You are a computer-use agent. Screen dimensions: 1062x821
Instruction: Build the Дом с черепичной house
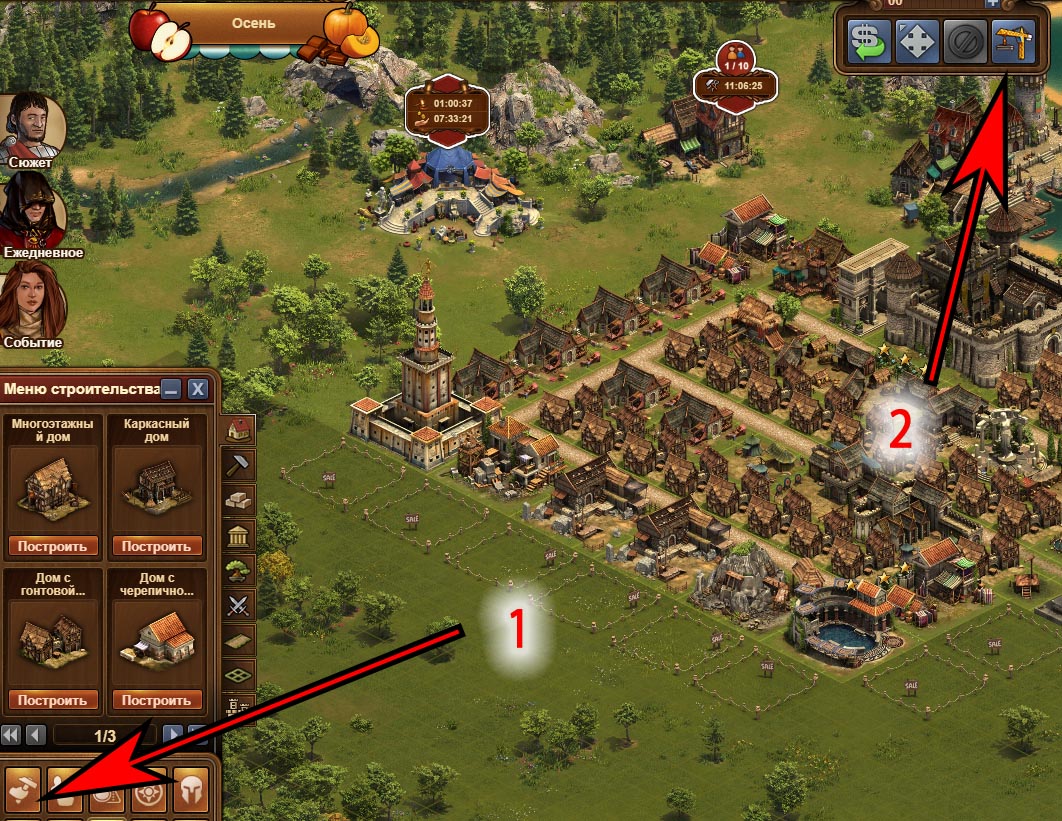coord(158,700)
